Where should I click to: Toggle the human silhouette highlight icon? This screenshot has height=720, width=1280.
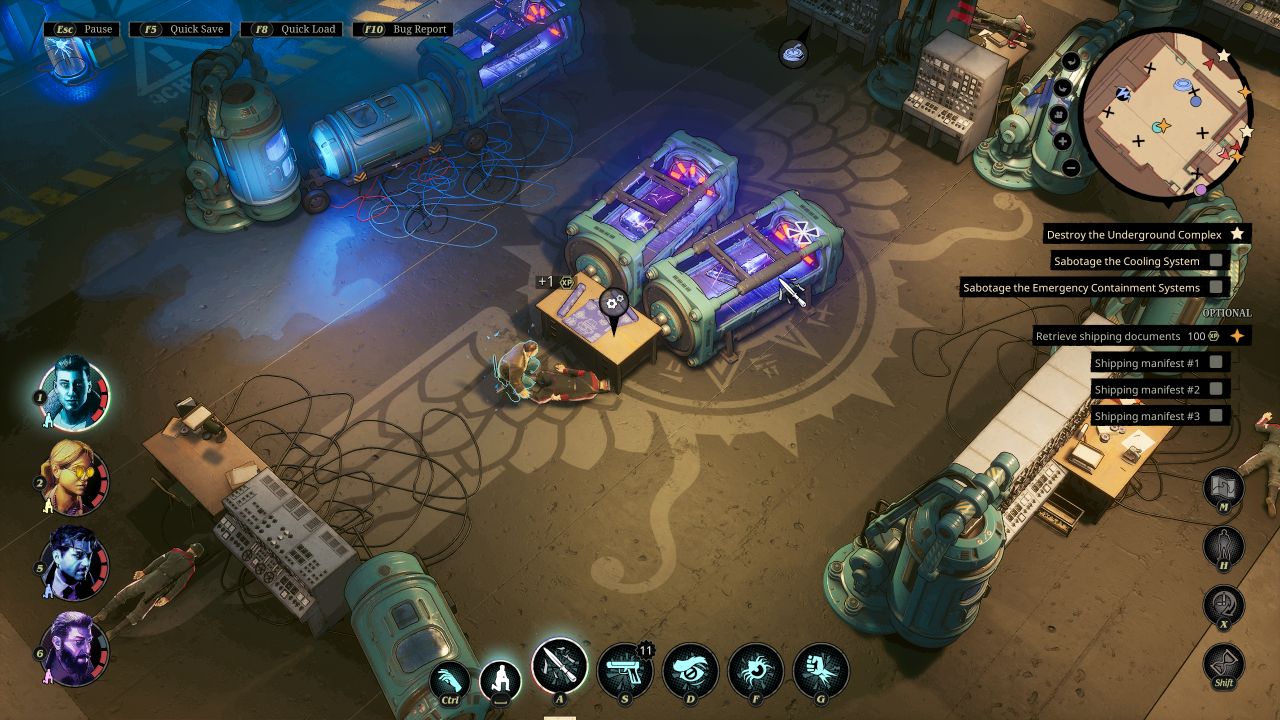tap(1224, 545)
